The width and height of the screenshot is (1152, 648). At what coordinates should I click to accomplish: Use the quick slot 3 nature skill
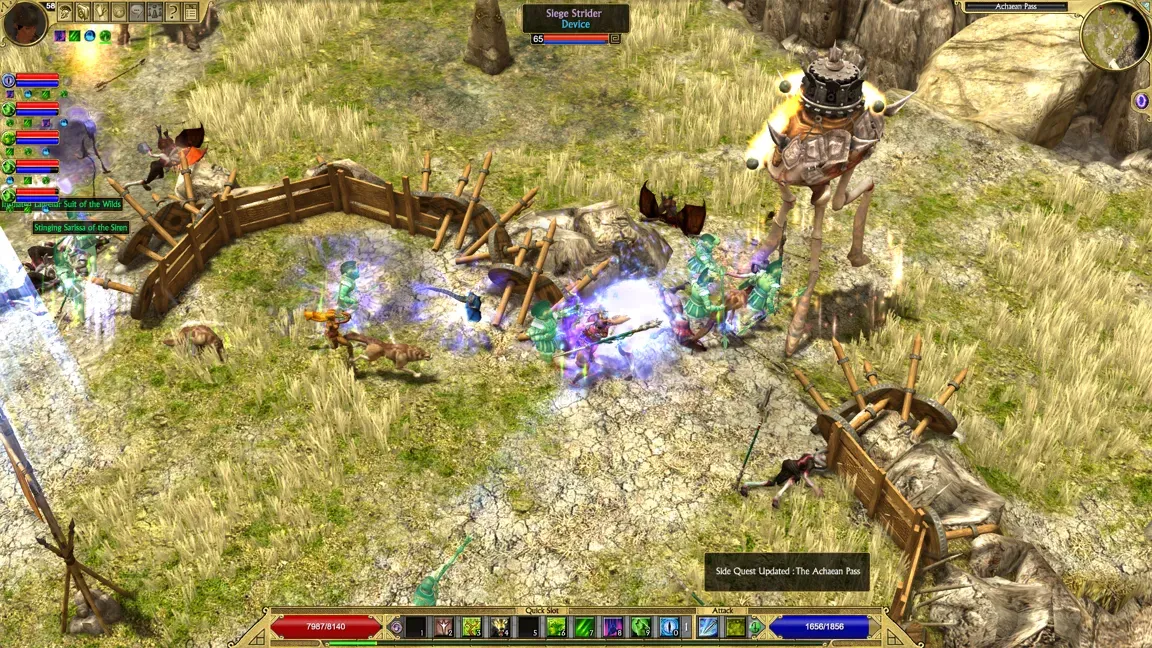(471, 627)
